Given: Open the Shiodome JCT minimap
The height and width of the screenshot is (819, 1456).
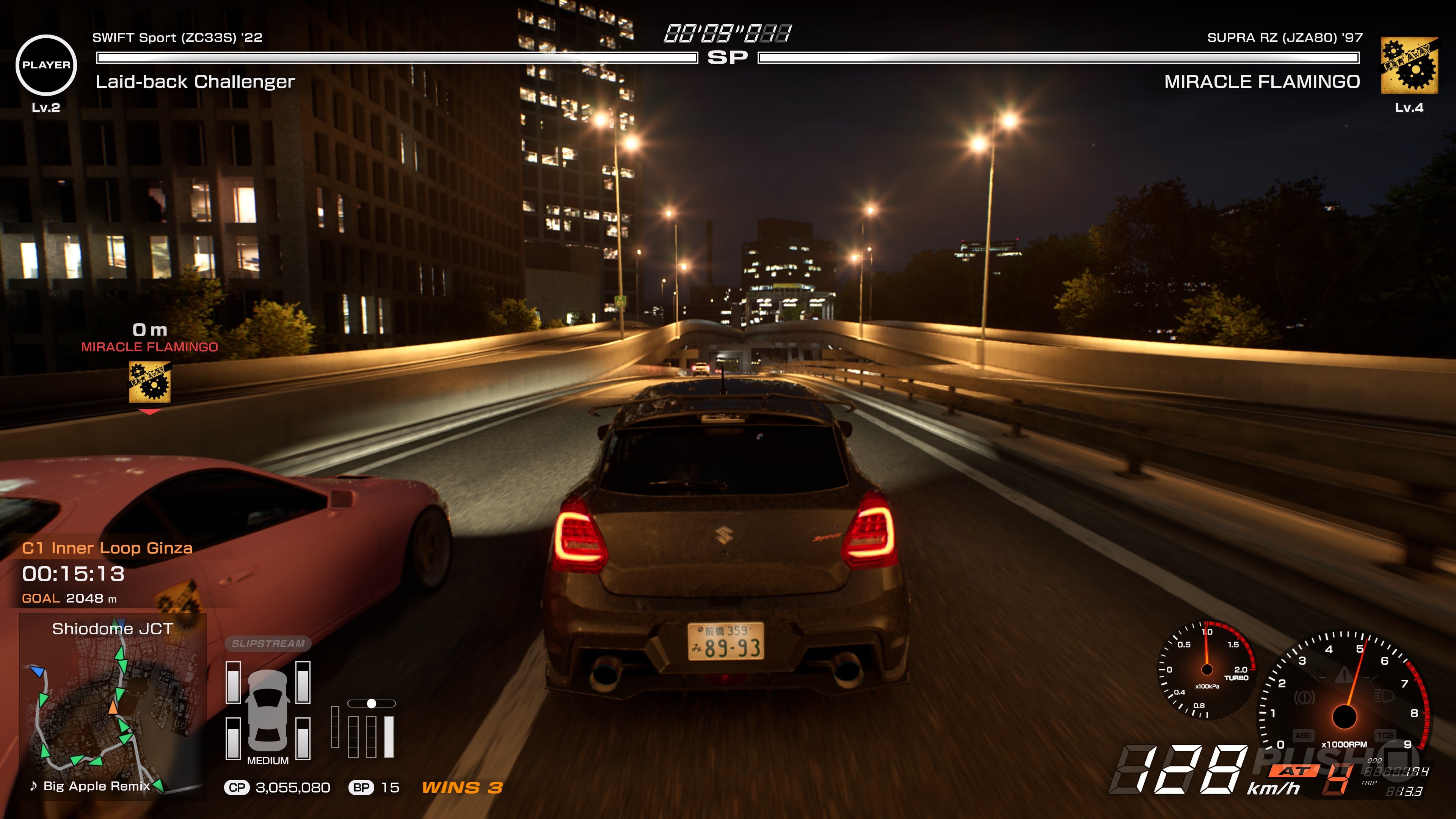Looking at the screenshot, I should 113,706.
